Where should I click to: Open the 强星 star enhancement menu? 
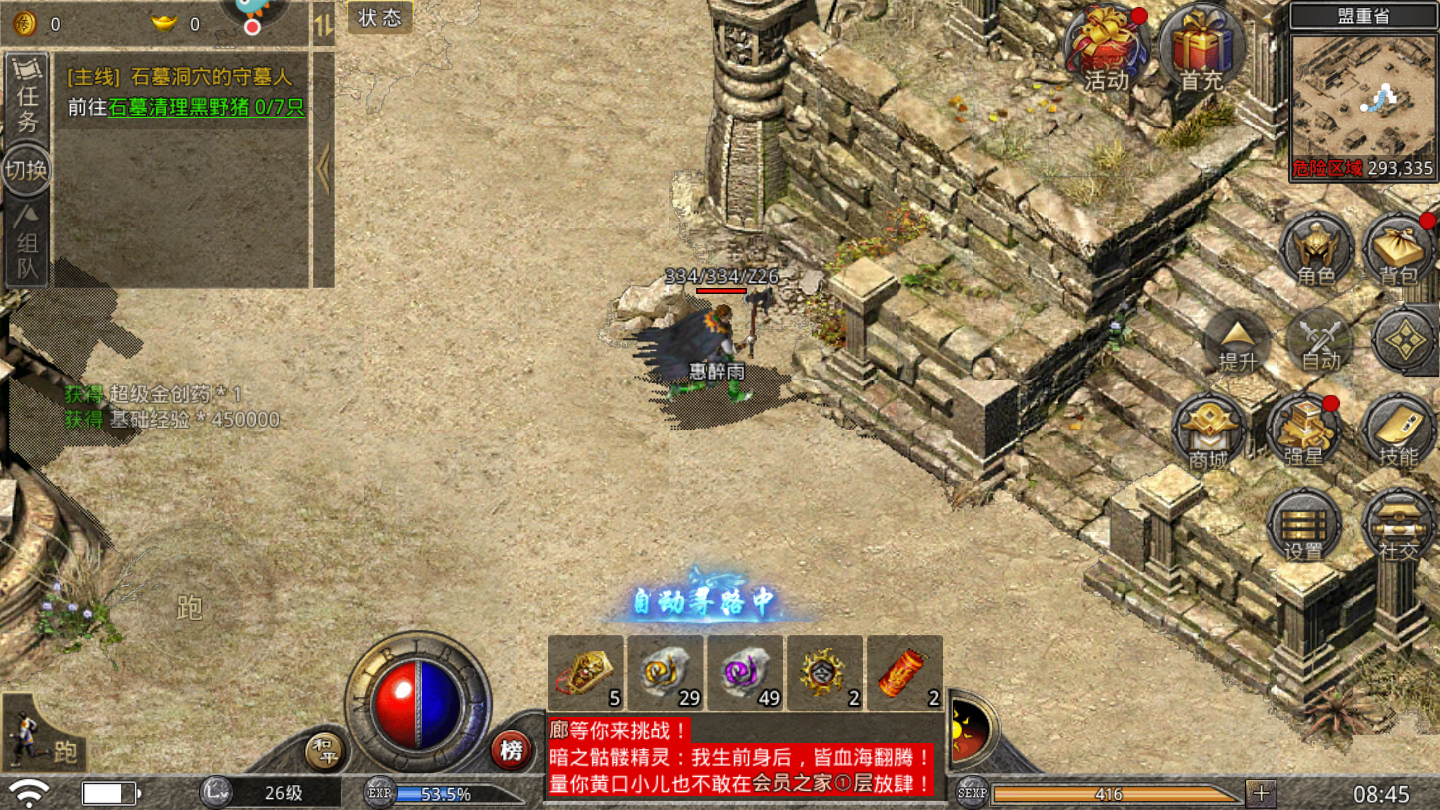coord(1303,432)
